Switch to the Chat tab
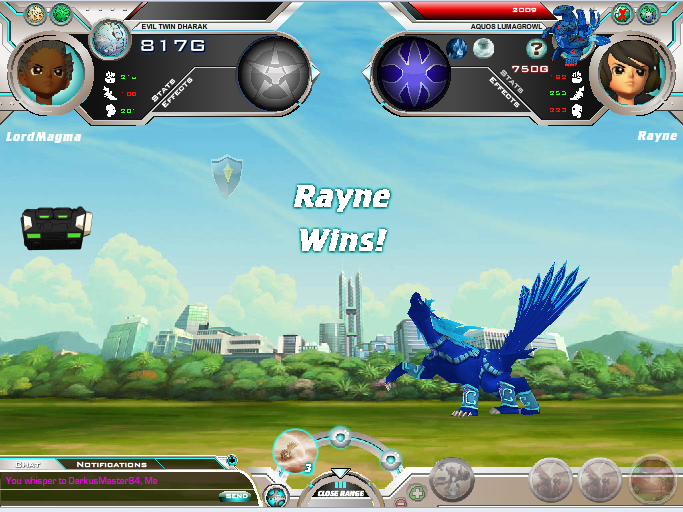This screenshot has height=512, width=683. coord(28,464)
